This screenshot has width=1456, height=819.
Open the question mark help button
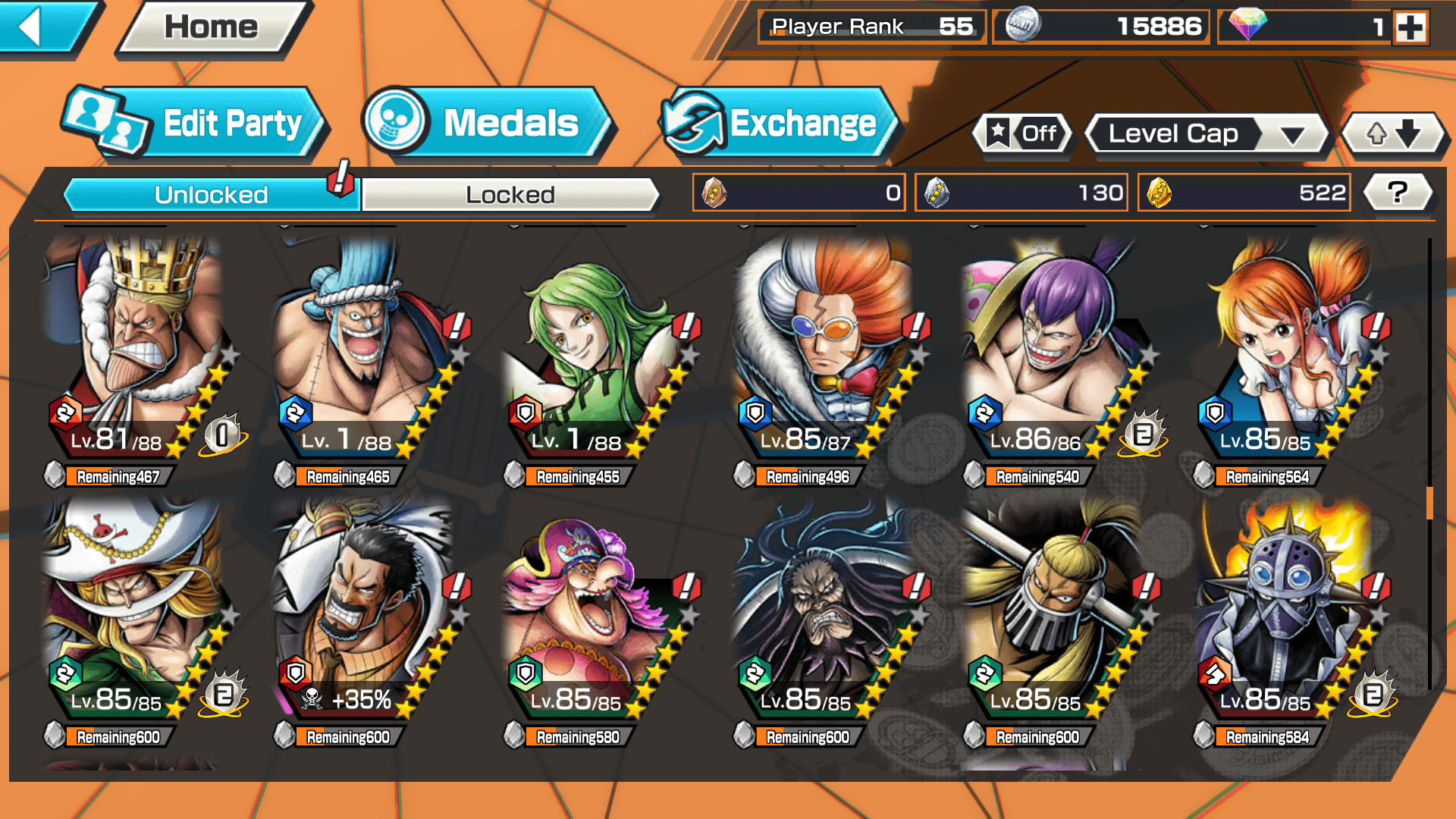[x=1398, y=193]
